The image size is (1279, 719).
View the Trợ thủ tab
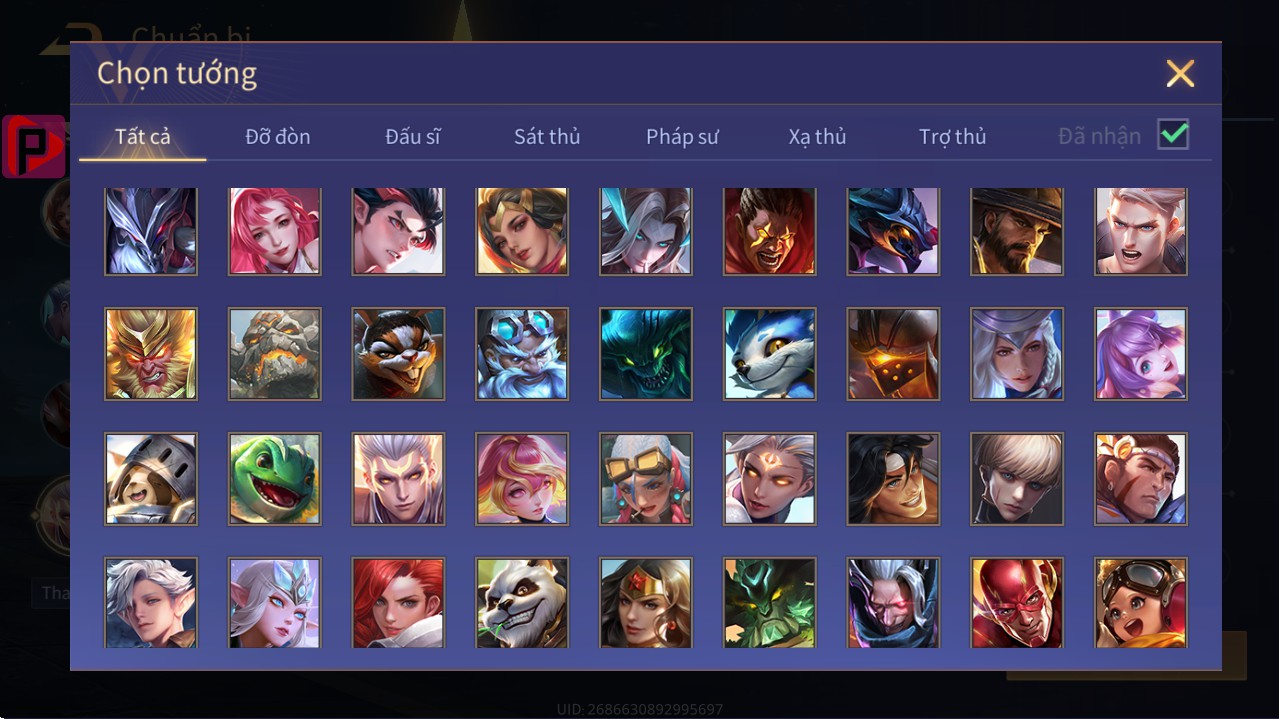[x=952, y=136]
